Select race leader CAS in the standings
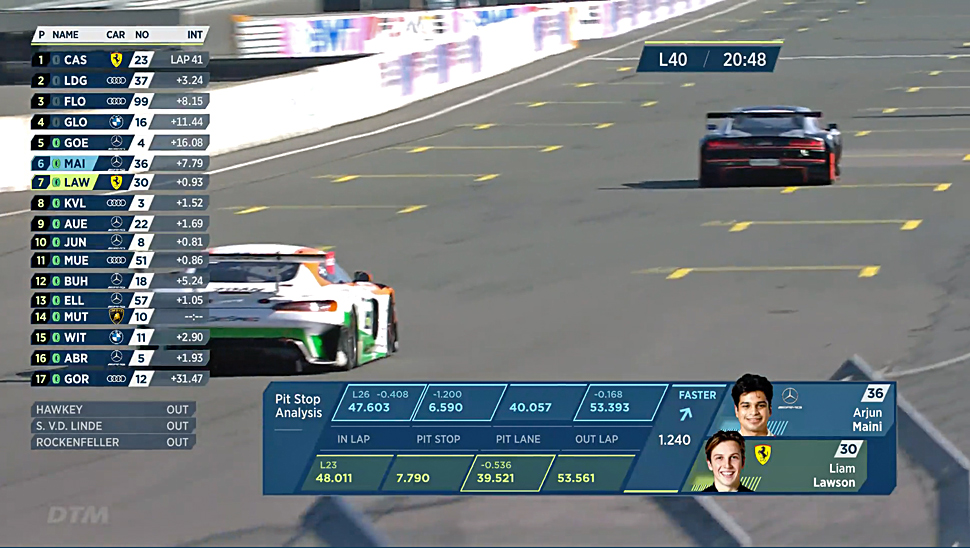Screen dimensions: 970x548 120,60
